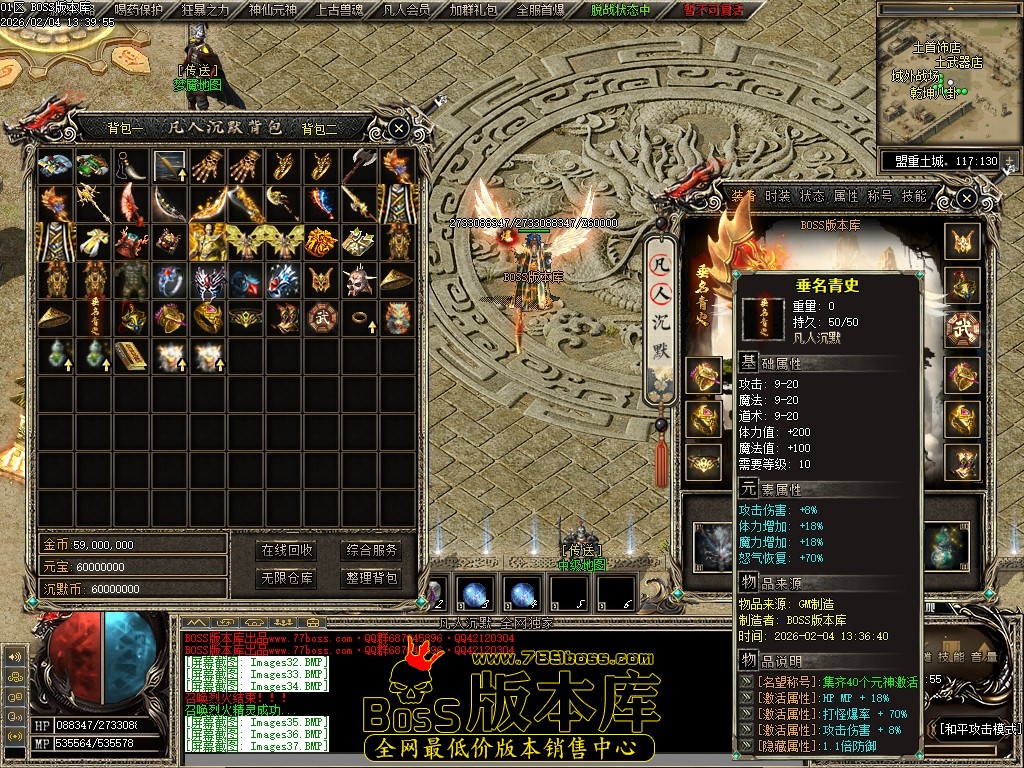Open the 上古兽魂 menu
Image resolution: width=1024 pixels, height=768 pixels.
pyautogui.click(x=339, y=11)
